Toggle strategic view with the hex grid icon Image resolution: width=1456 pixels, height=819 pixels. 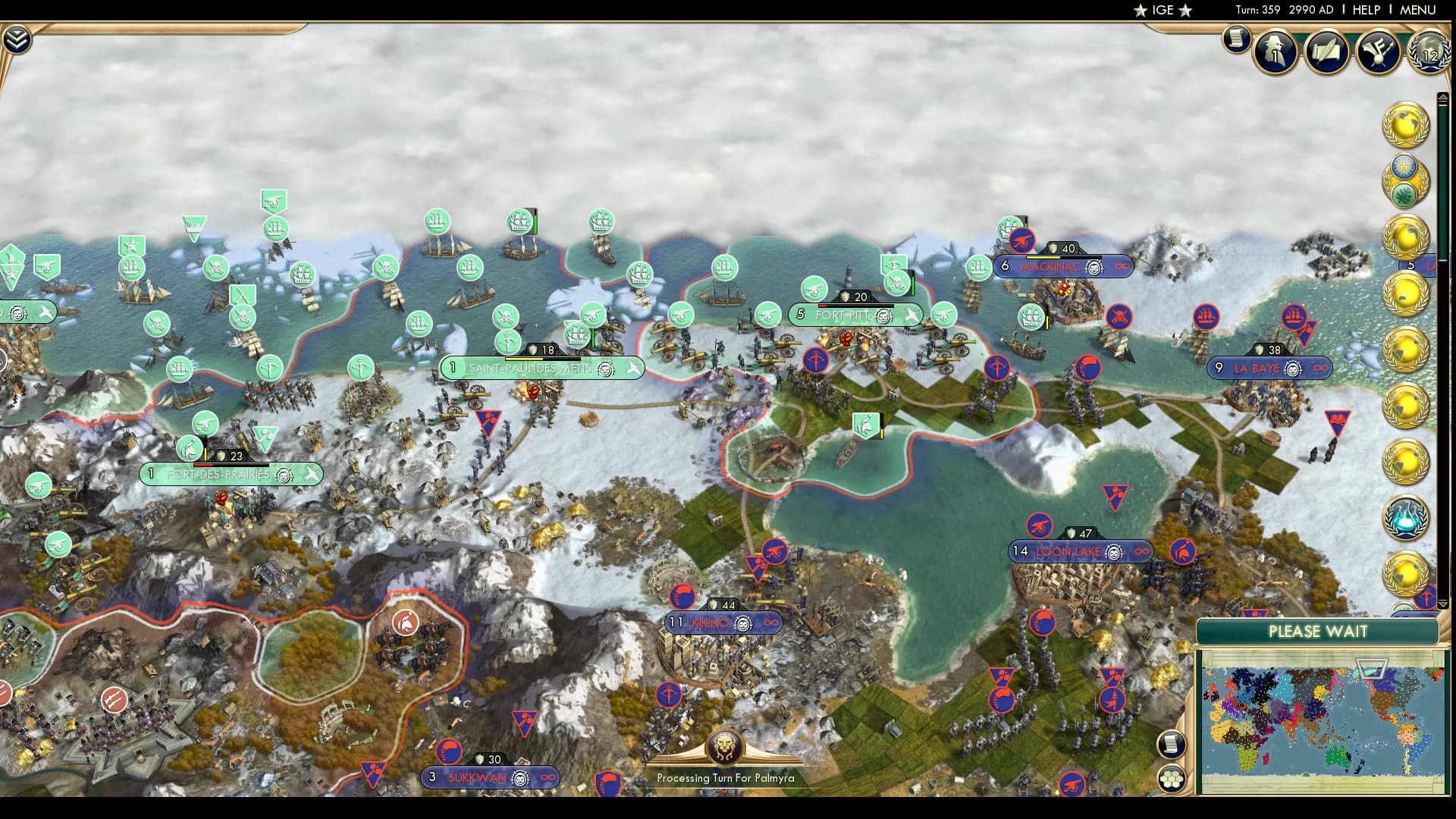point(1172,777)
